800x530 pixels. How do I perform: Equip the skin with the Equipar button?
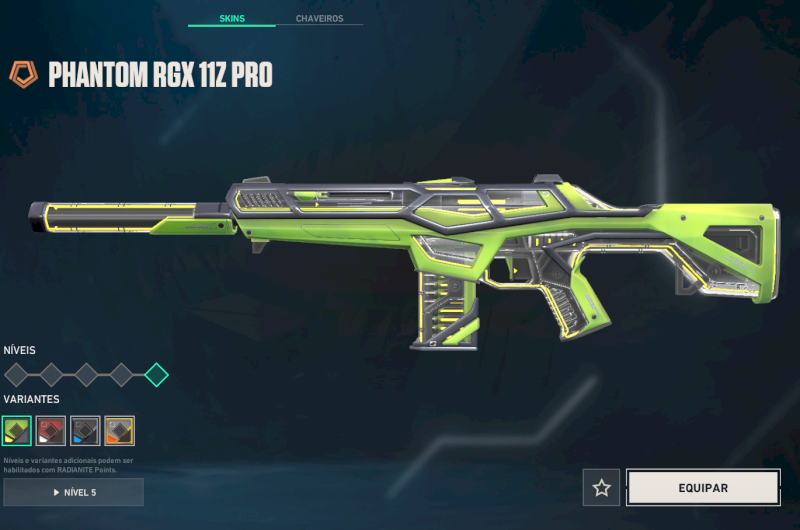(x=703, y=488)
